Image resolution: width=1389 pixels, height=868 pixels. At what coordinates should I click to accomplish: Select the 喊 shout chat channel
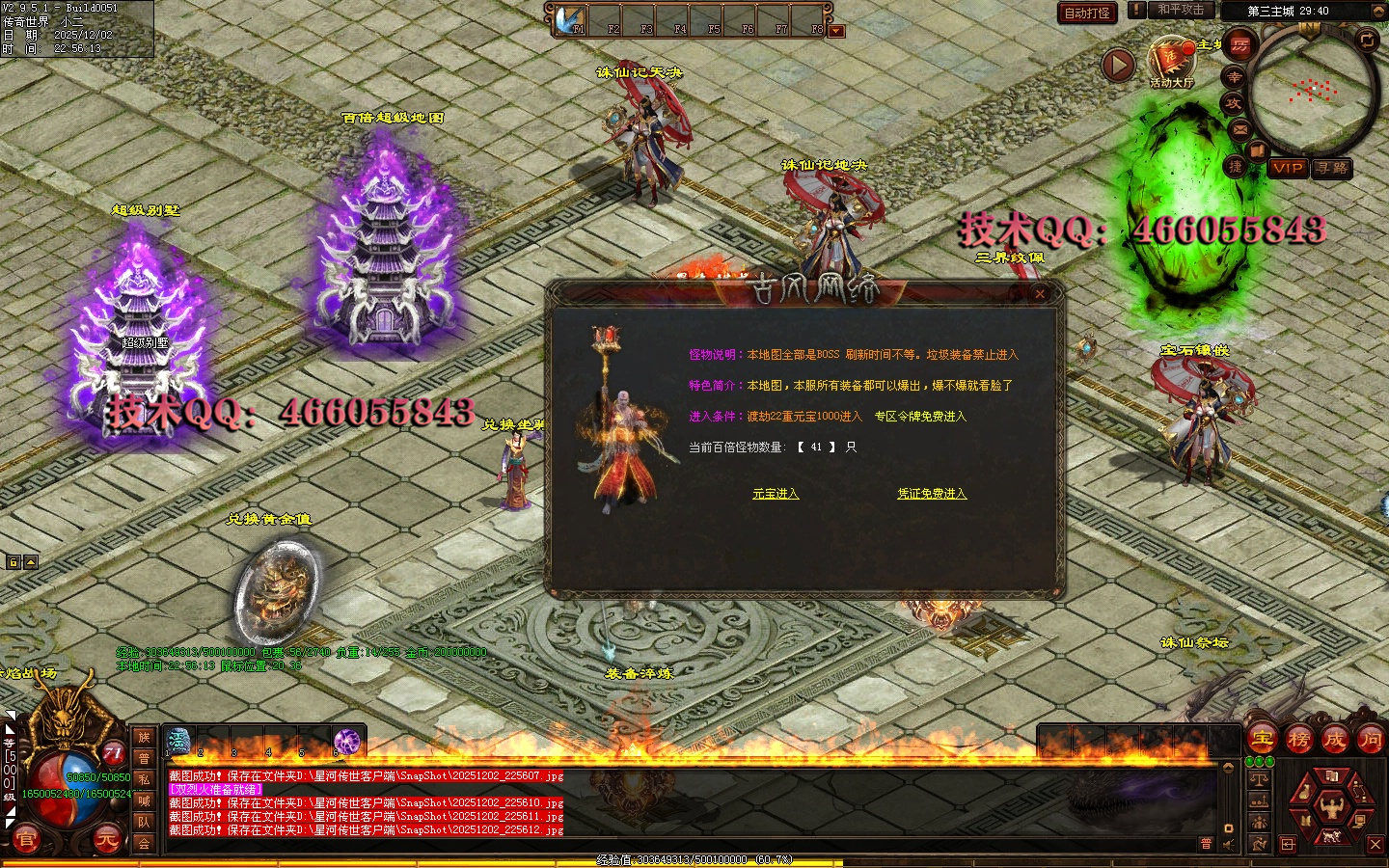click(x=144, y=800)
